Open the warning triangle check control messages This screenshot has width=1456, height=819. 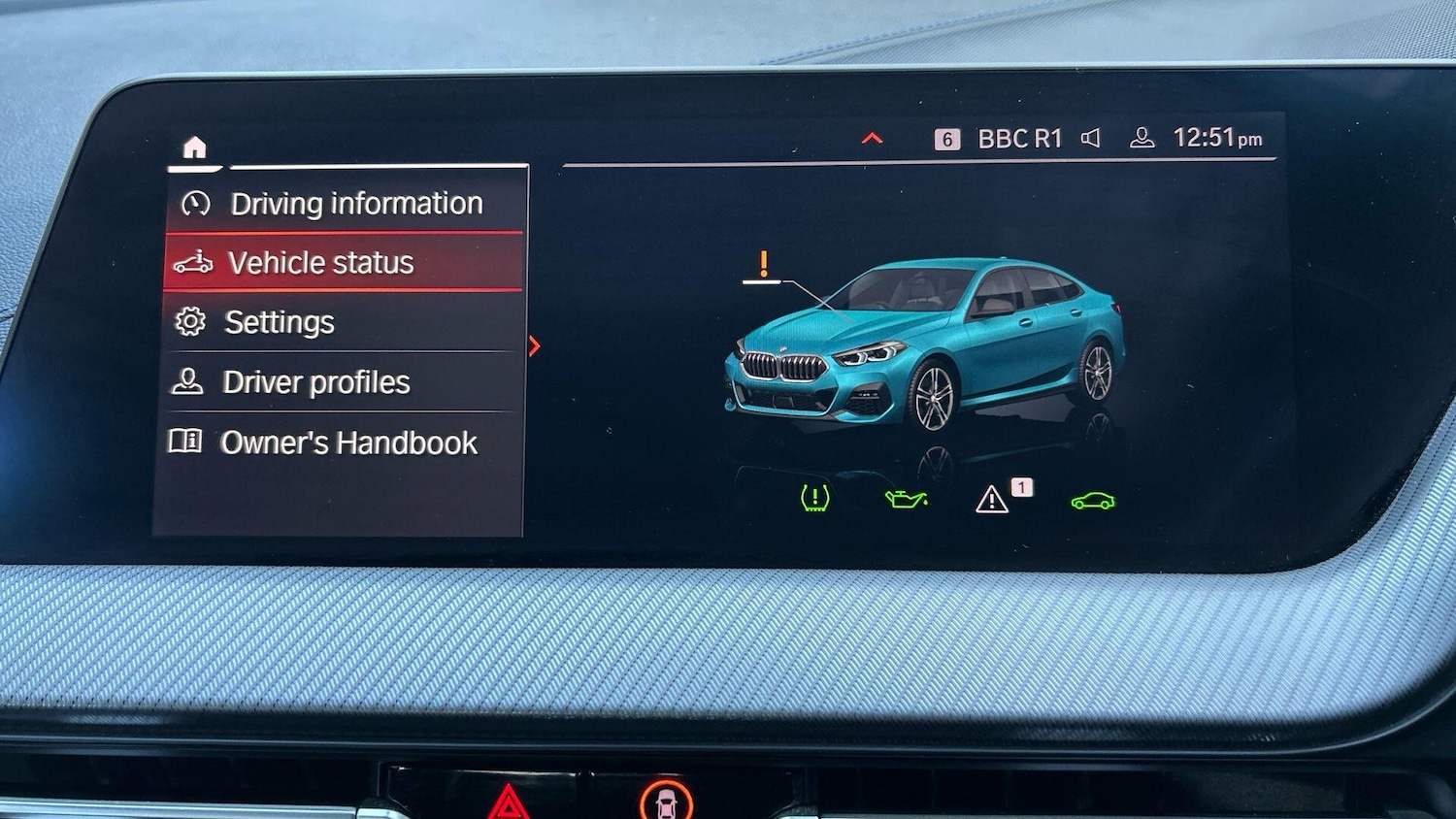(x=992, y=499)
